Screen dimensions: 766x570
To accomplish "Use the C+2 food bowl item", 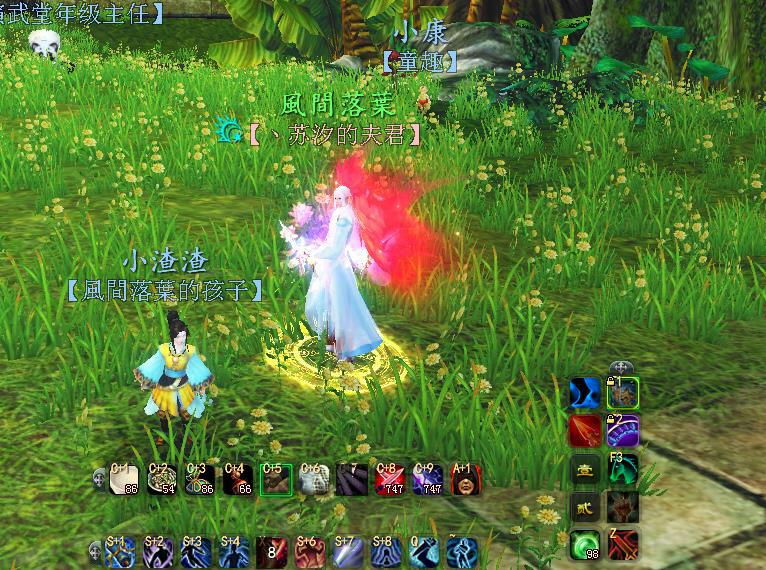I will [162, 480].
